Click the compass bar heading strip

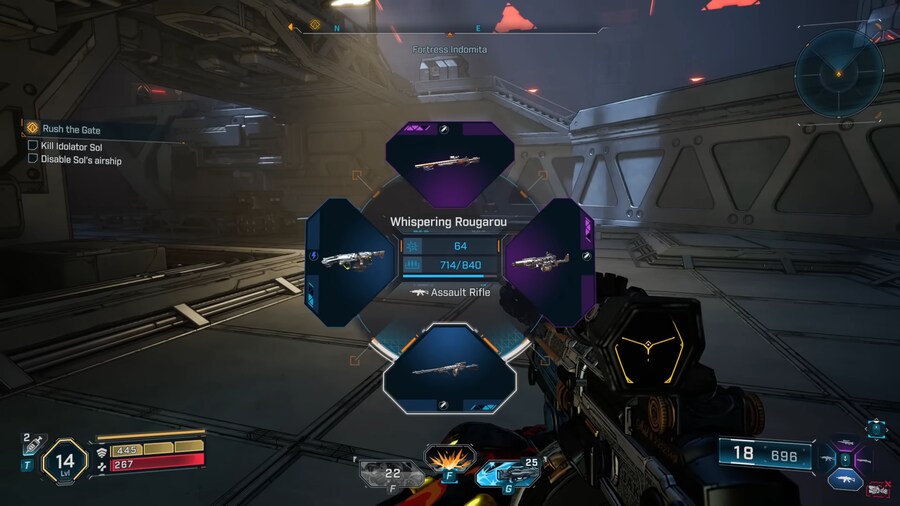pos(448,28)
